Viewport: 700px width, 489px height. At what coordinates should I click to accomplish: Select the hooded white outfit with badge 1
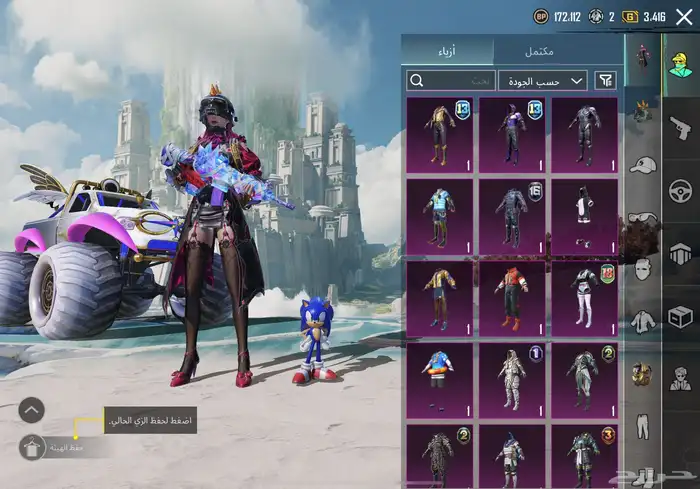coord(512,378)
